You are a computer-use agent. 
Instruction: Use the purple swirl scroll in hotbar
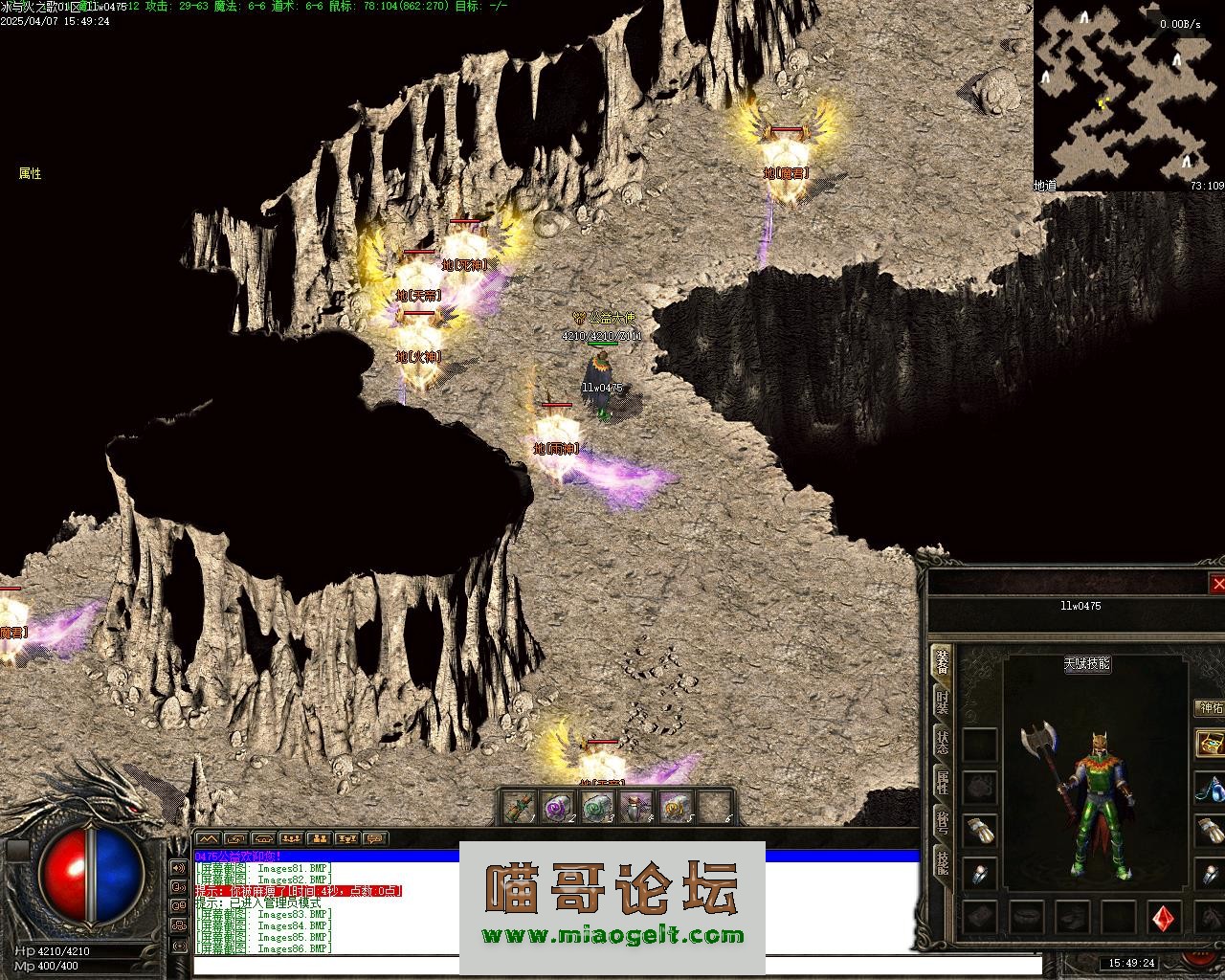pyautogui.click(x=556, y=808)
